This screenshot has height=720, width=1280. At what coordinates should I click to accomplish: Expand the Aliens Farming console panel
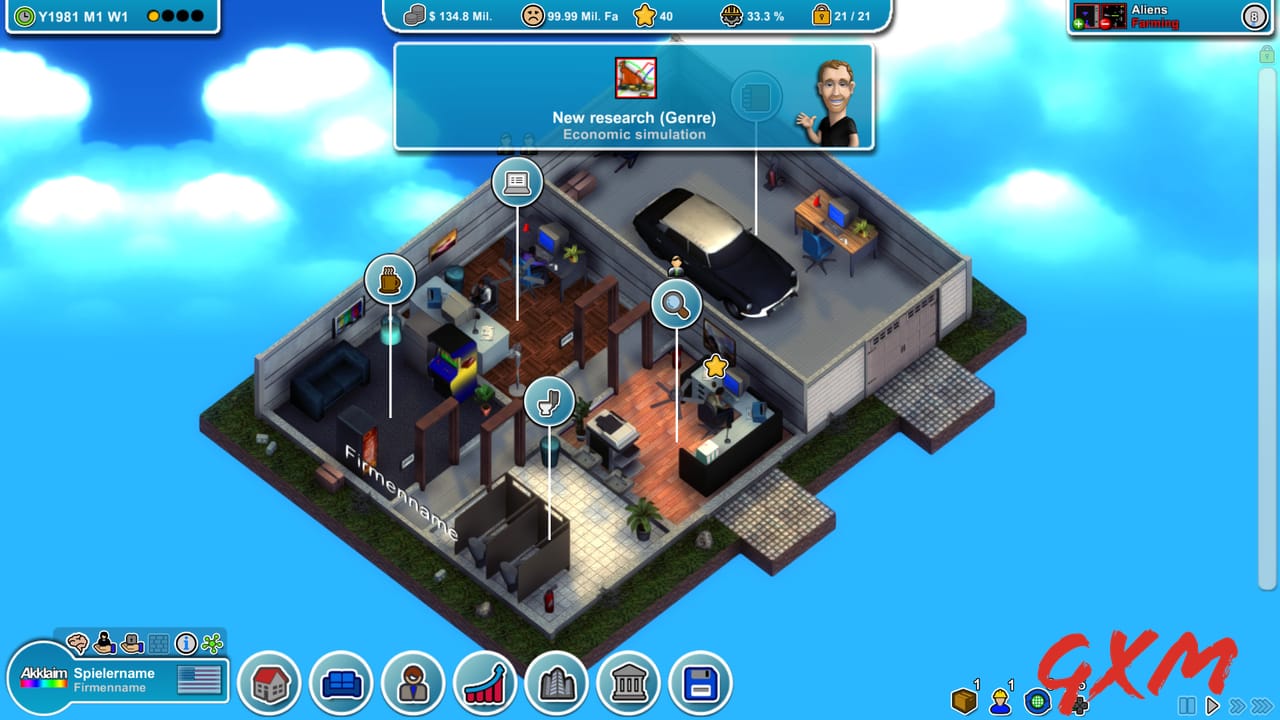[1254, 17]
